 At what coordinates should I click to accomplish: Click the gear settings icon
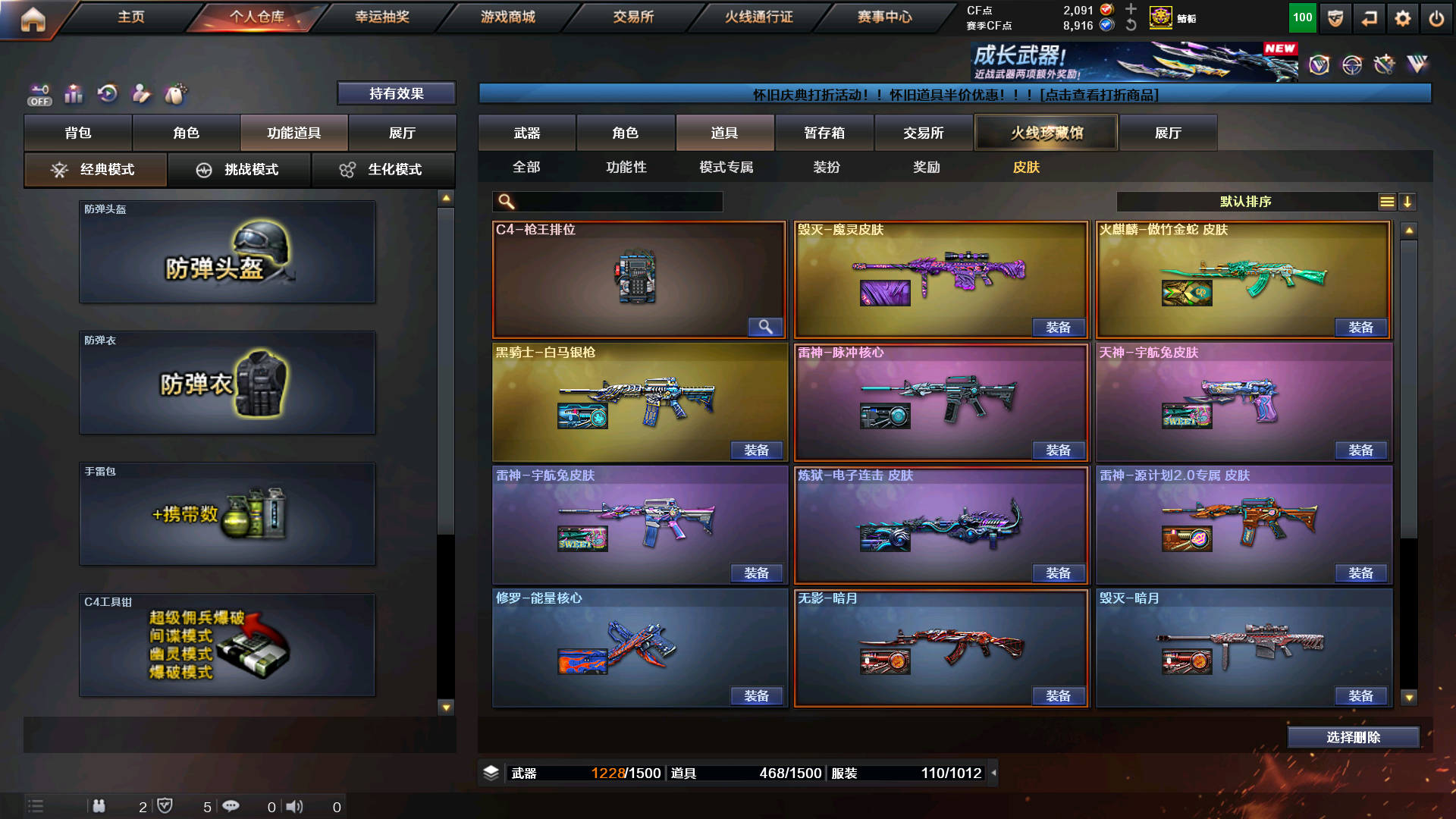(x=1402, y=18)
